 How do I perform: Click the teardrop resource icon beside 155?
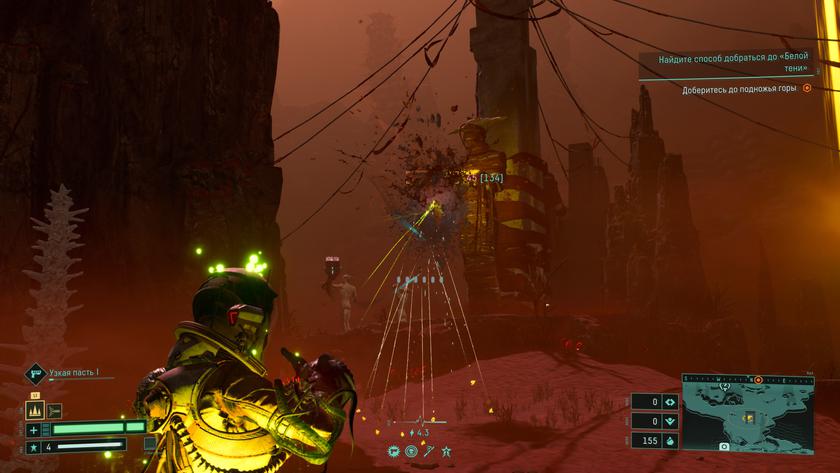click(x=670, y=439)
